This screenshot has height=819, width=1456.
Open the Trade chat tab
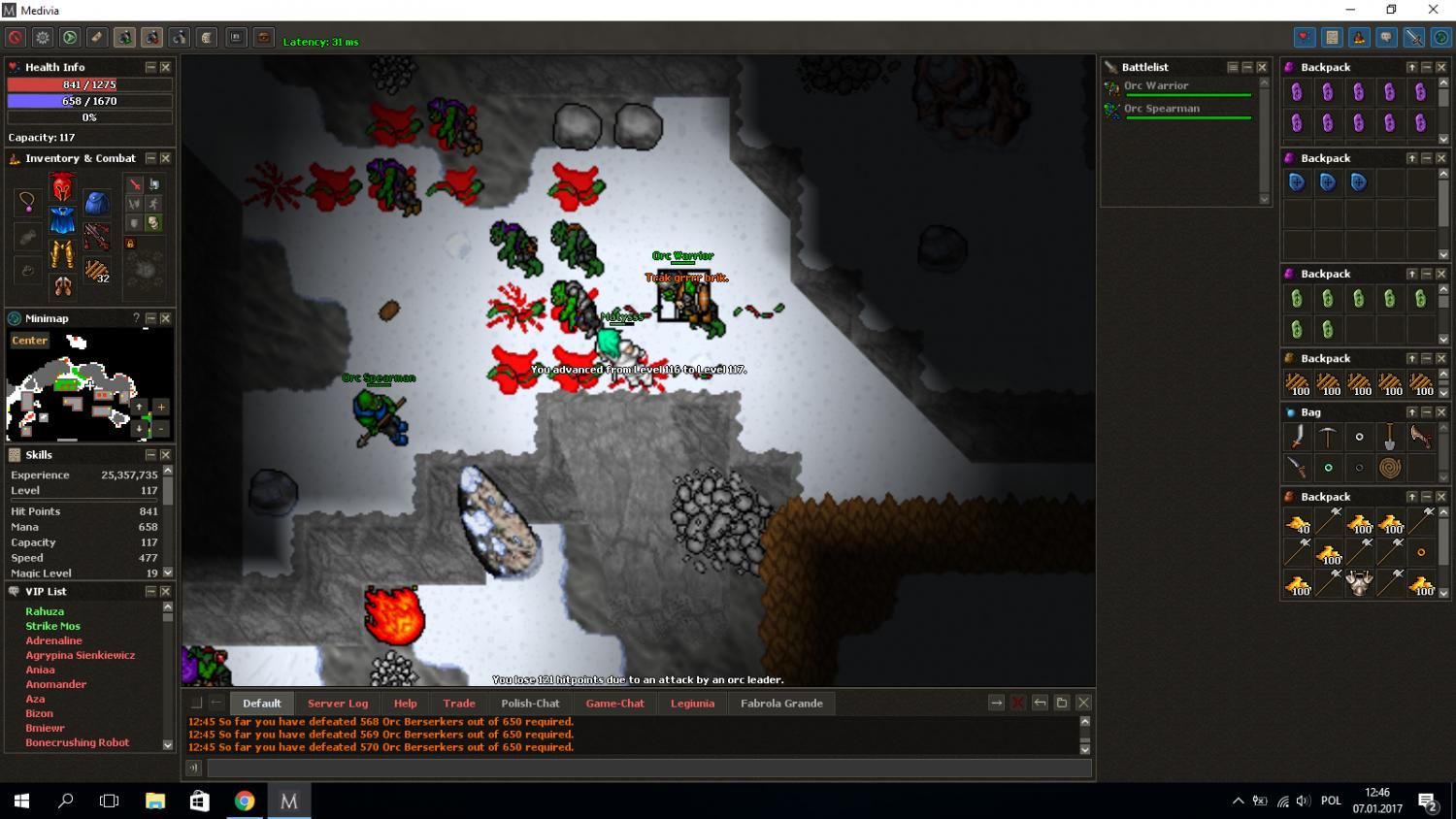tap(459, 704)
